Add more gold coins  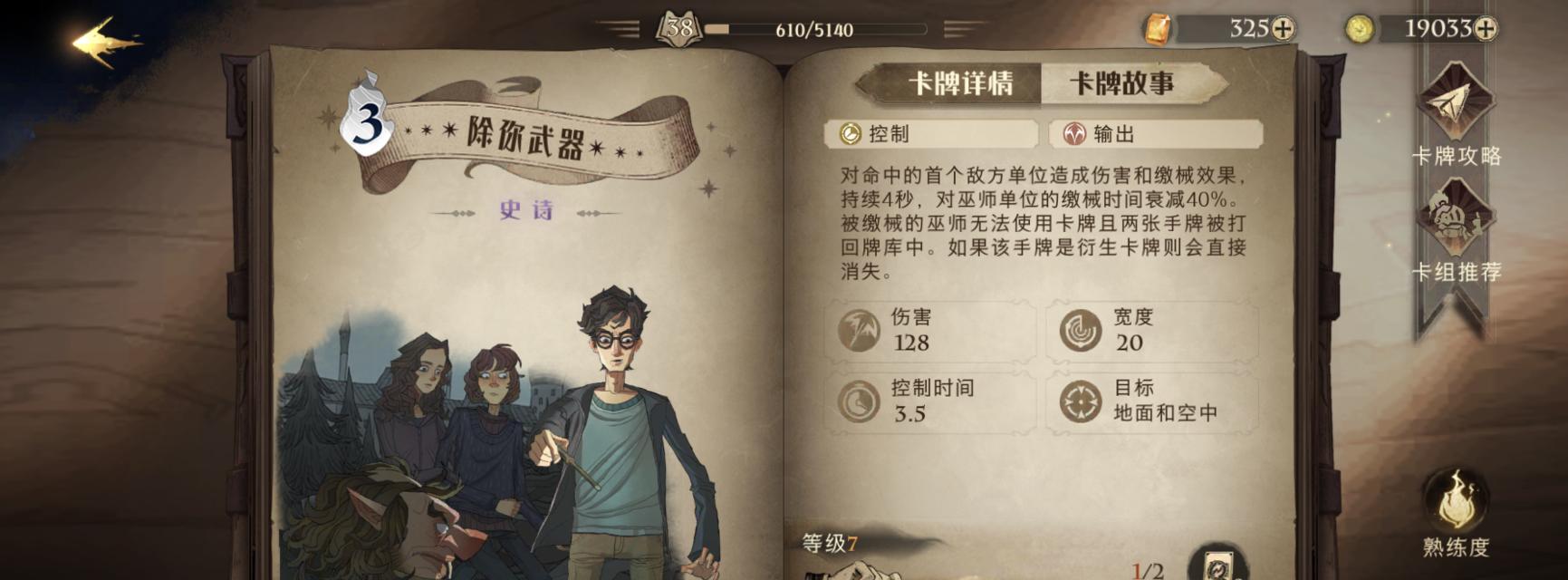pos(1485,29)
